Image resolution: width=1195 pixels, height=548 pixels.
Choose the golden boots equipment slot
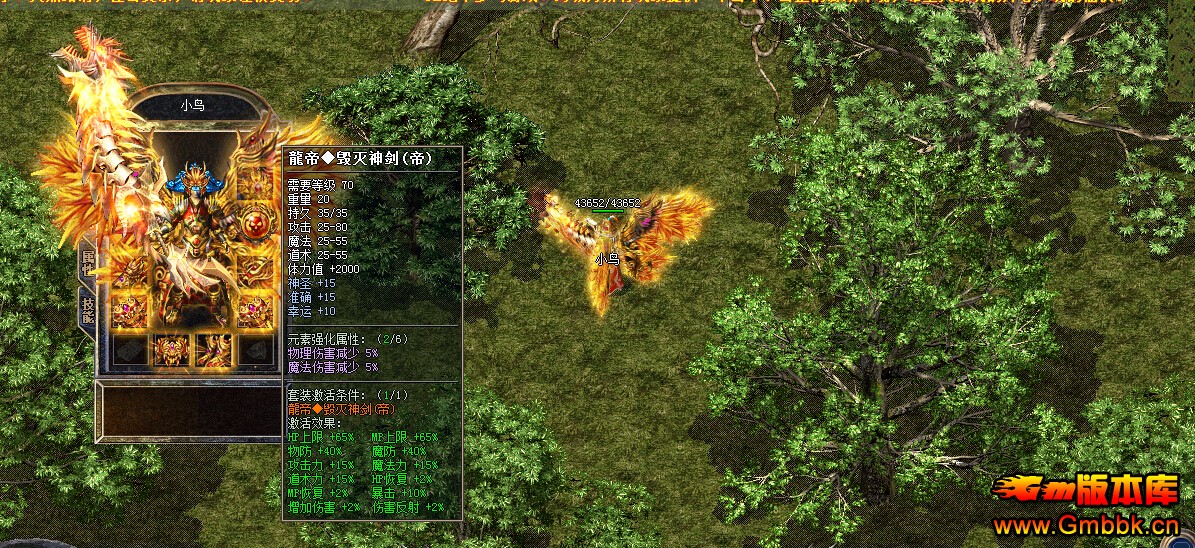point(213,349)
